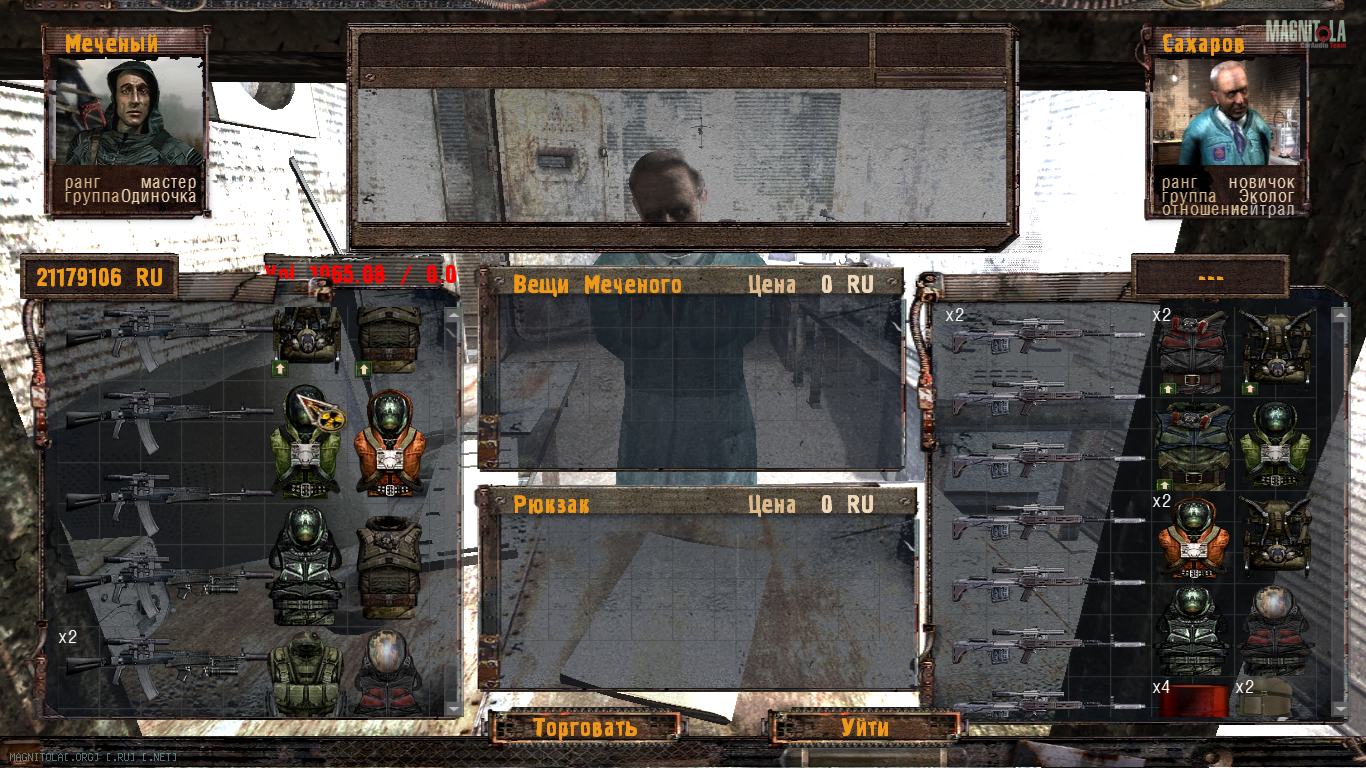The image size is (1366, 768).
Task: Click scroll-up arrow of Меченый's inventory list
Action: coord(452,315)
